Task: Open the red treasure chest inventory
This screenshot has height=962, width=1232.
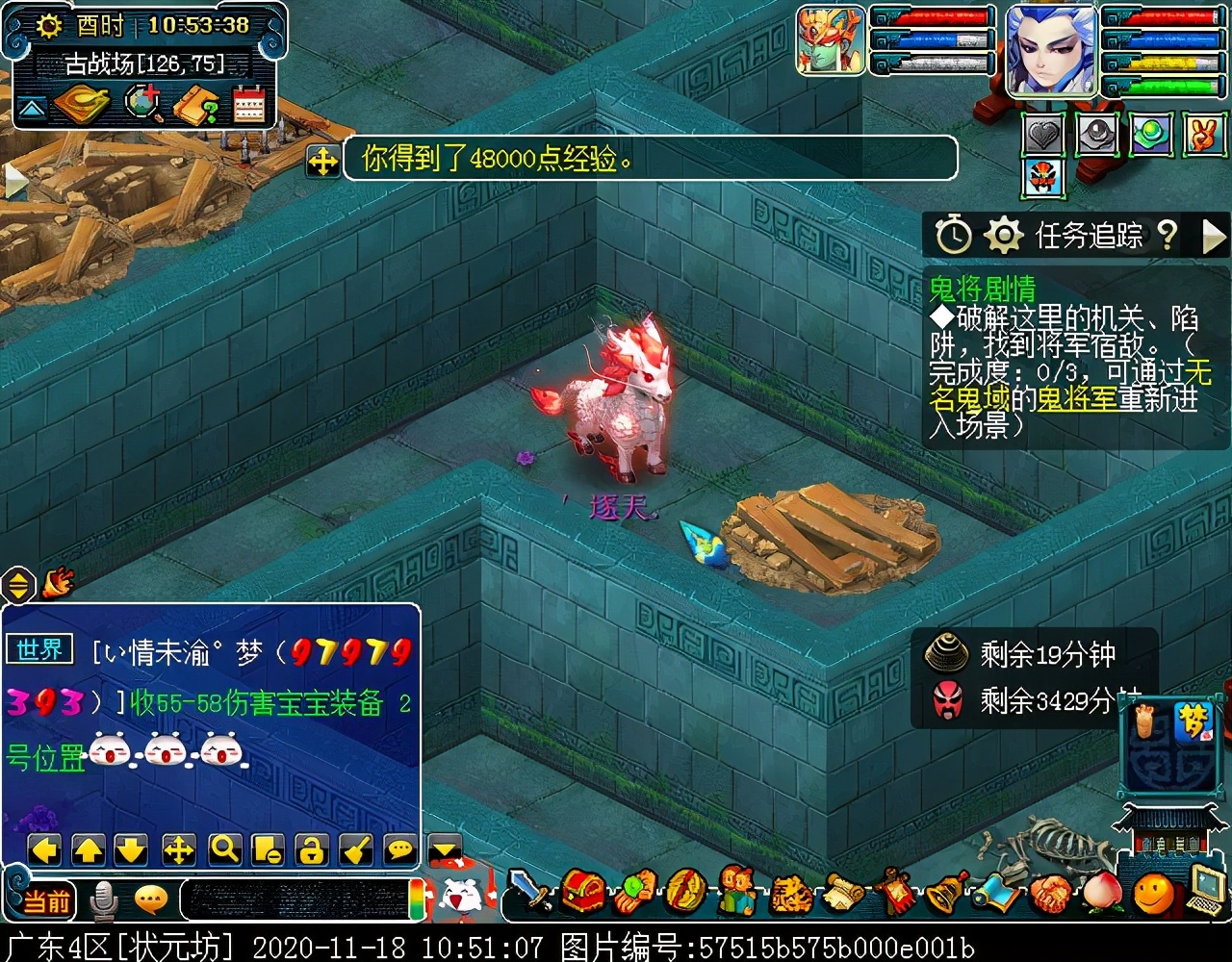Action: pyautogui.click(x=583, y=891)
